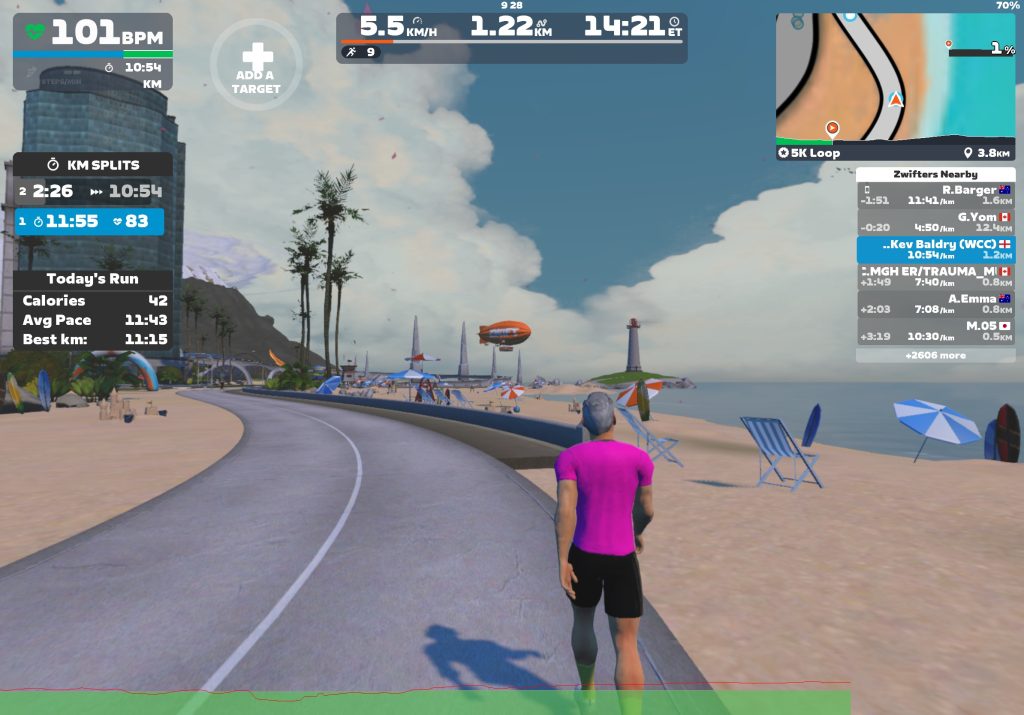Click the Add a Target button
This screenshot has width=1024, height=715.
(x=255, y=65)
